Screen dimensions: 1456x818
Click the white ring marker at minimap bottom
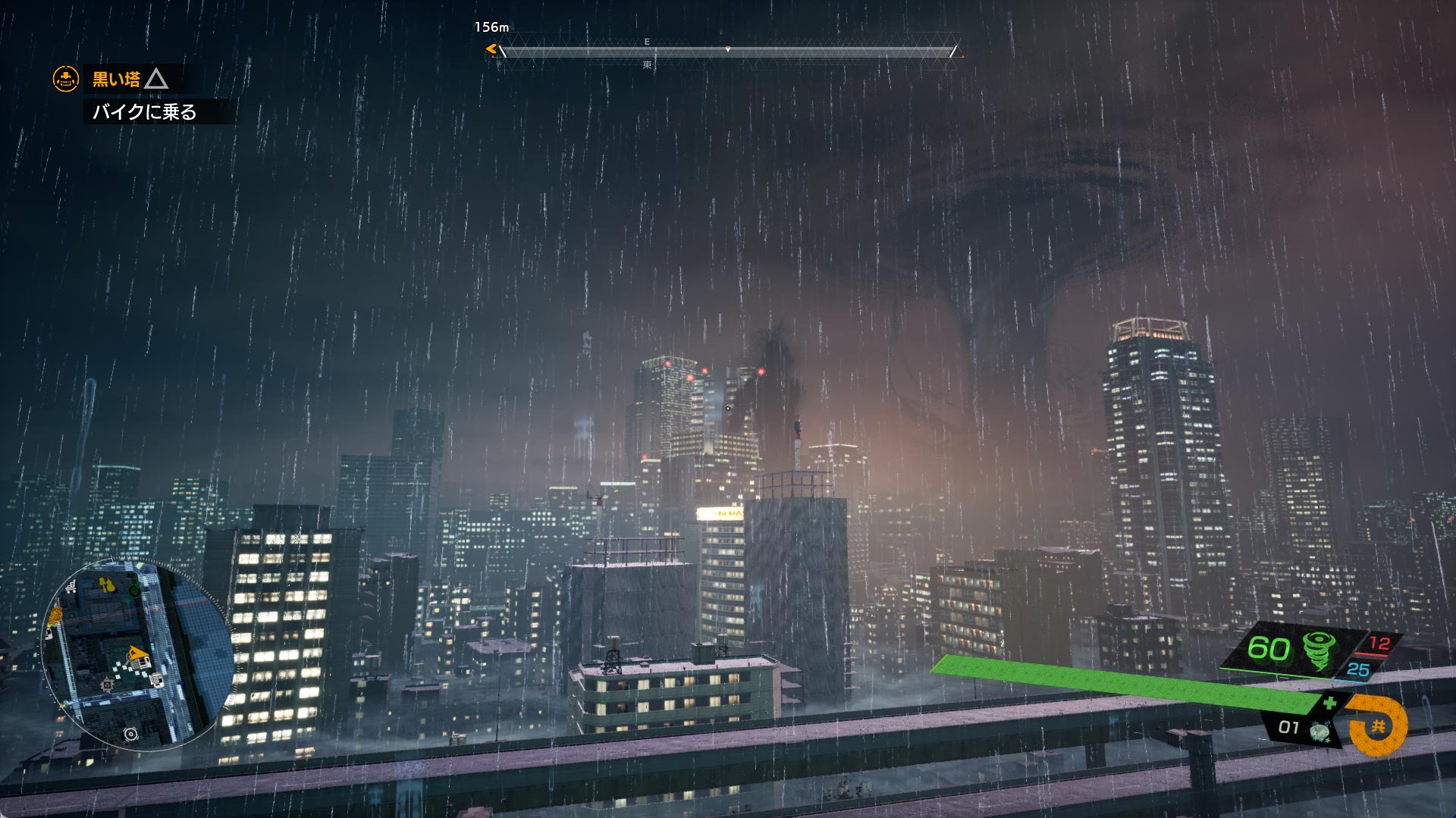click(131, 734)
